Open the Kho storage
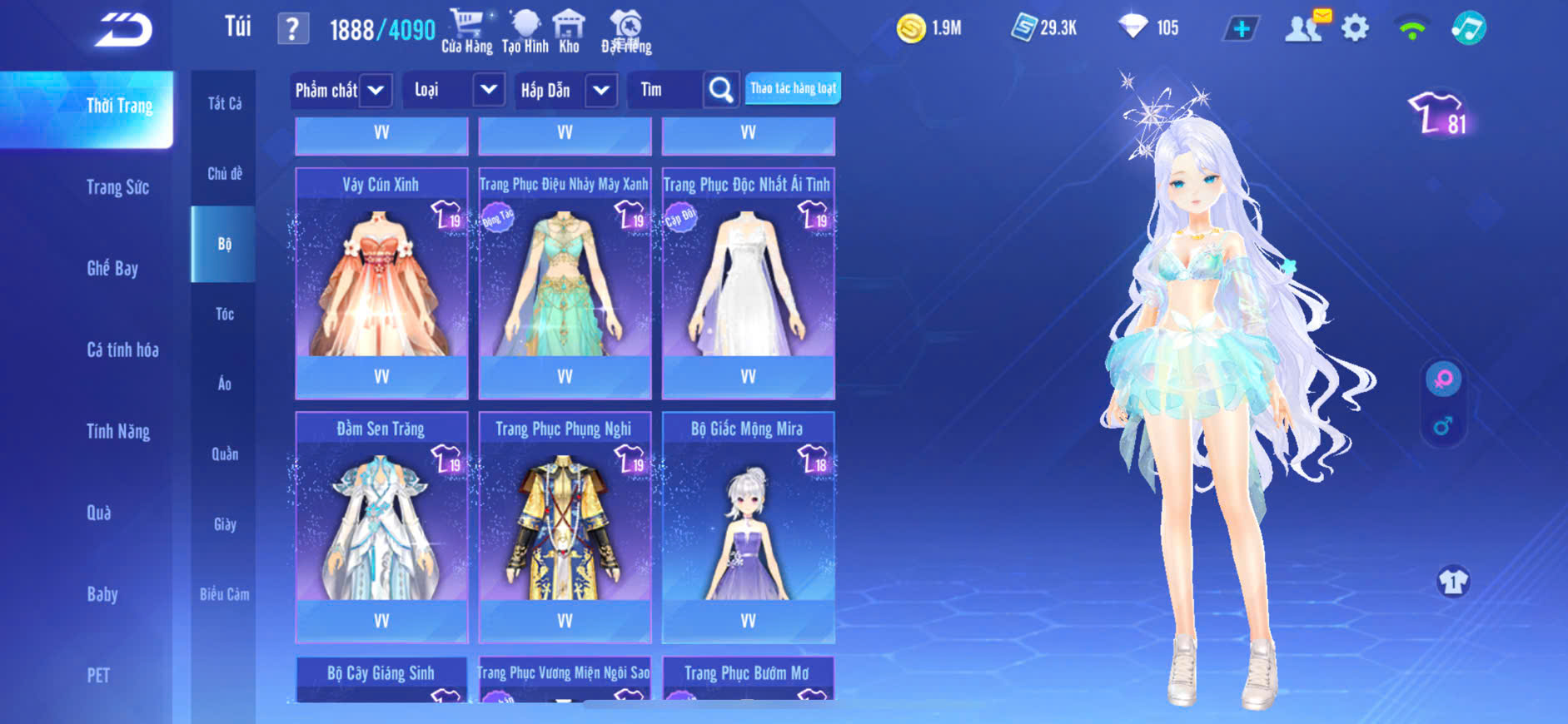The width and height of the screenshot is (1568, 724). click(x=569, y=32)
